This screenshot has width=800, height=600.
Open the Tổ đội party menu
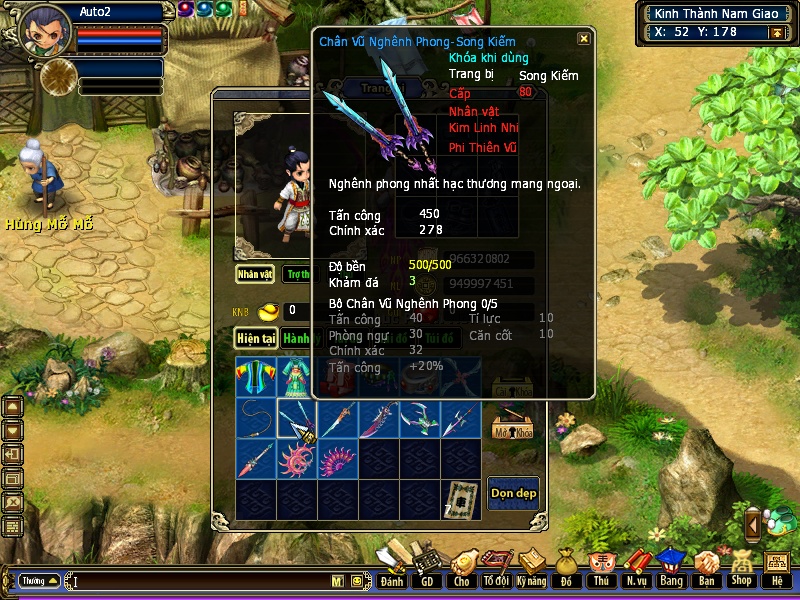(496, 569)
